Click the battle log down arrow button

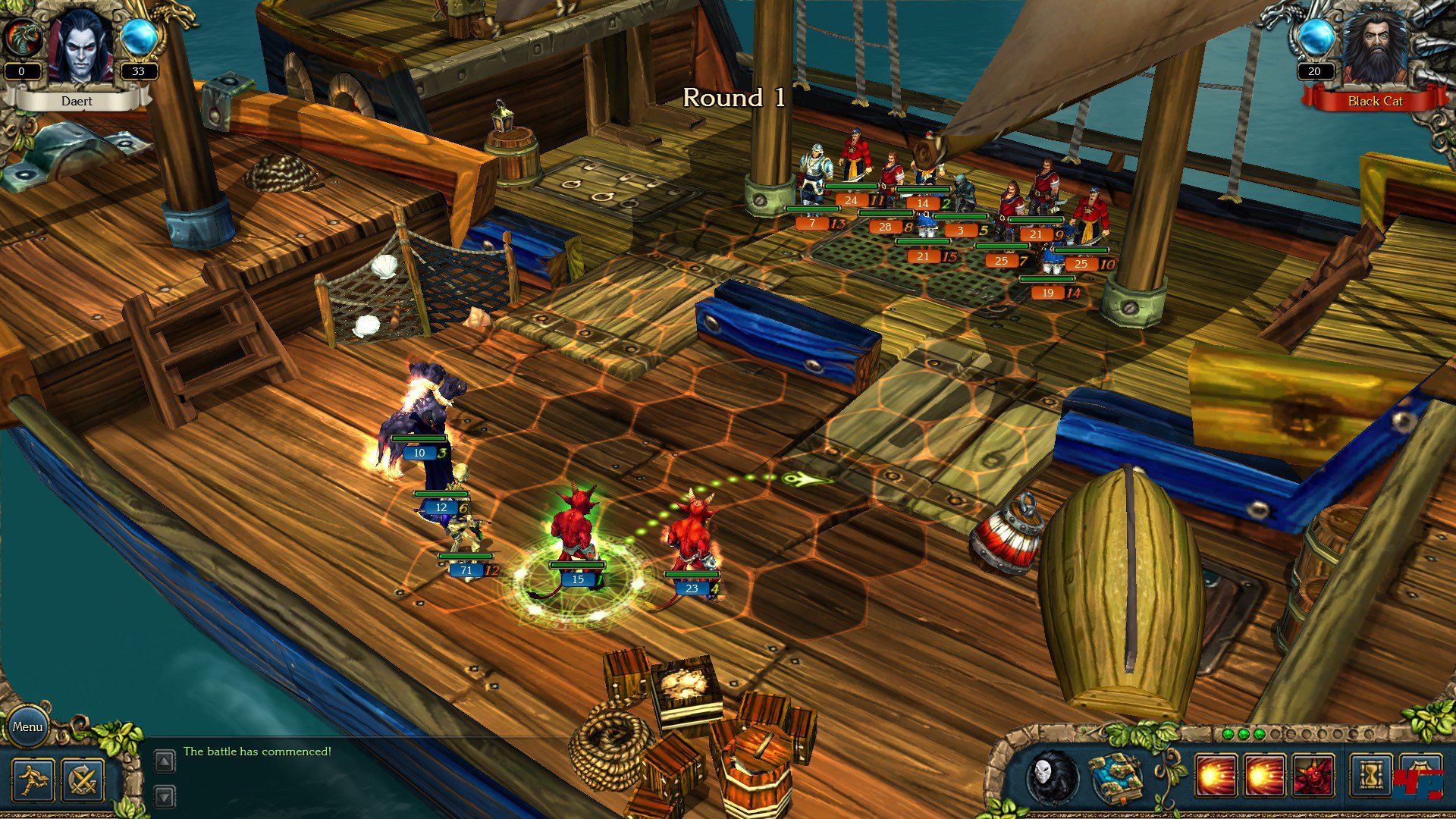pos(165,796)
